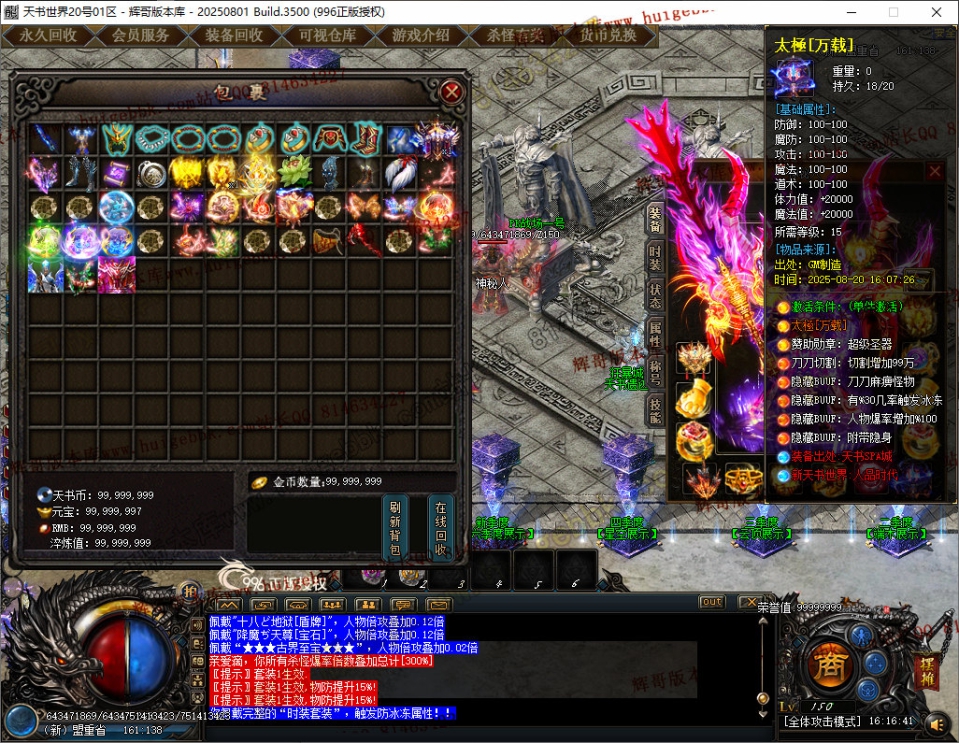Open the 可视仓库 warehouse
Screen dimensions: 959x743
327,35
